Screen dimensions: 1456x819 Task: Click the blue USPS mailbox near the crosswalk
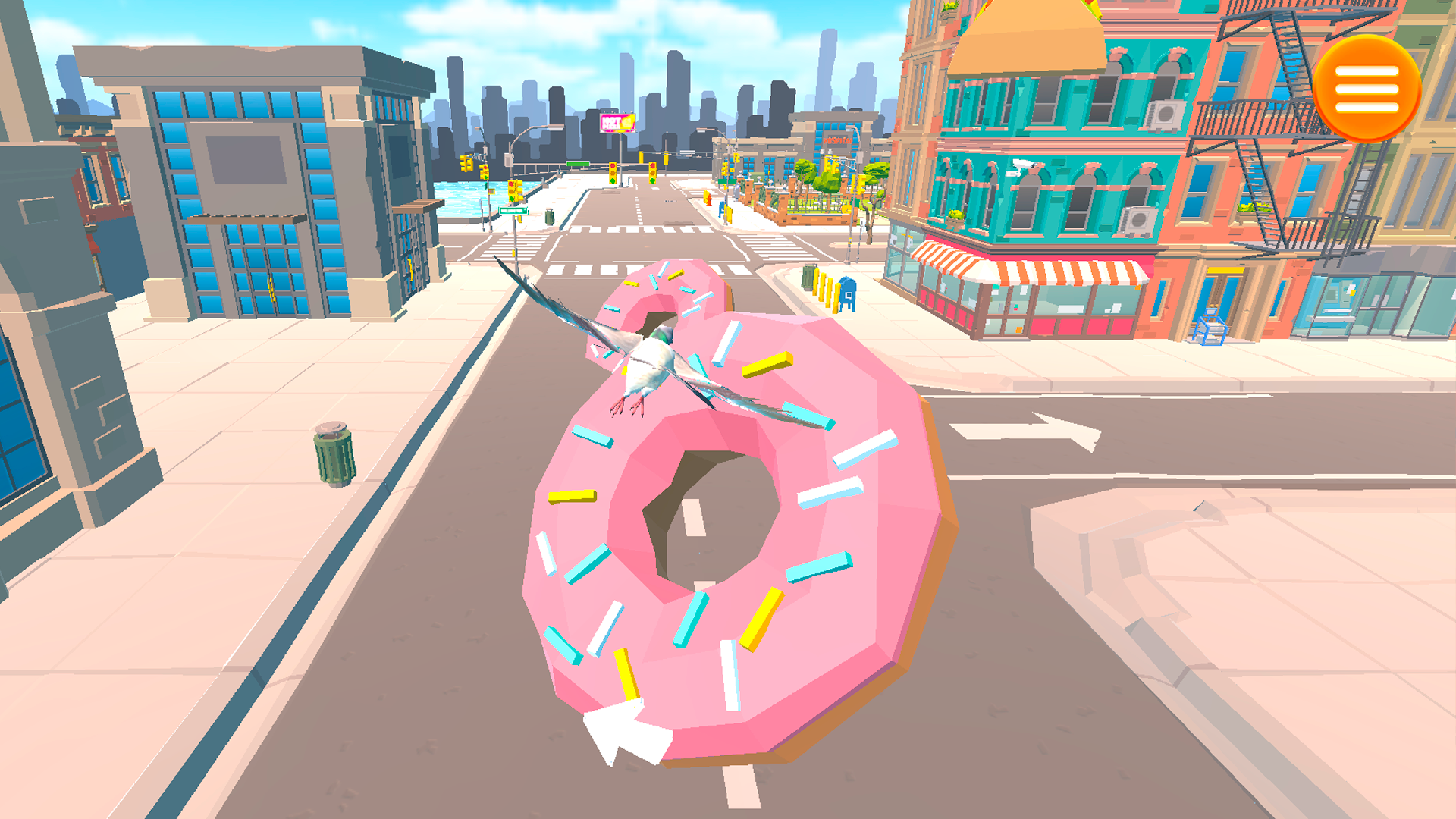coord(849,293)
